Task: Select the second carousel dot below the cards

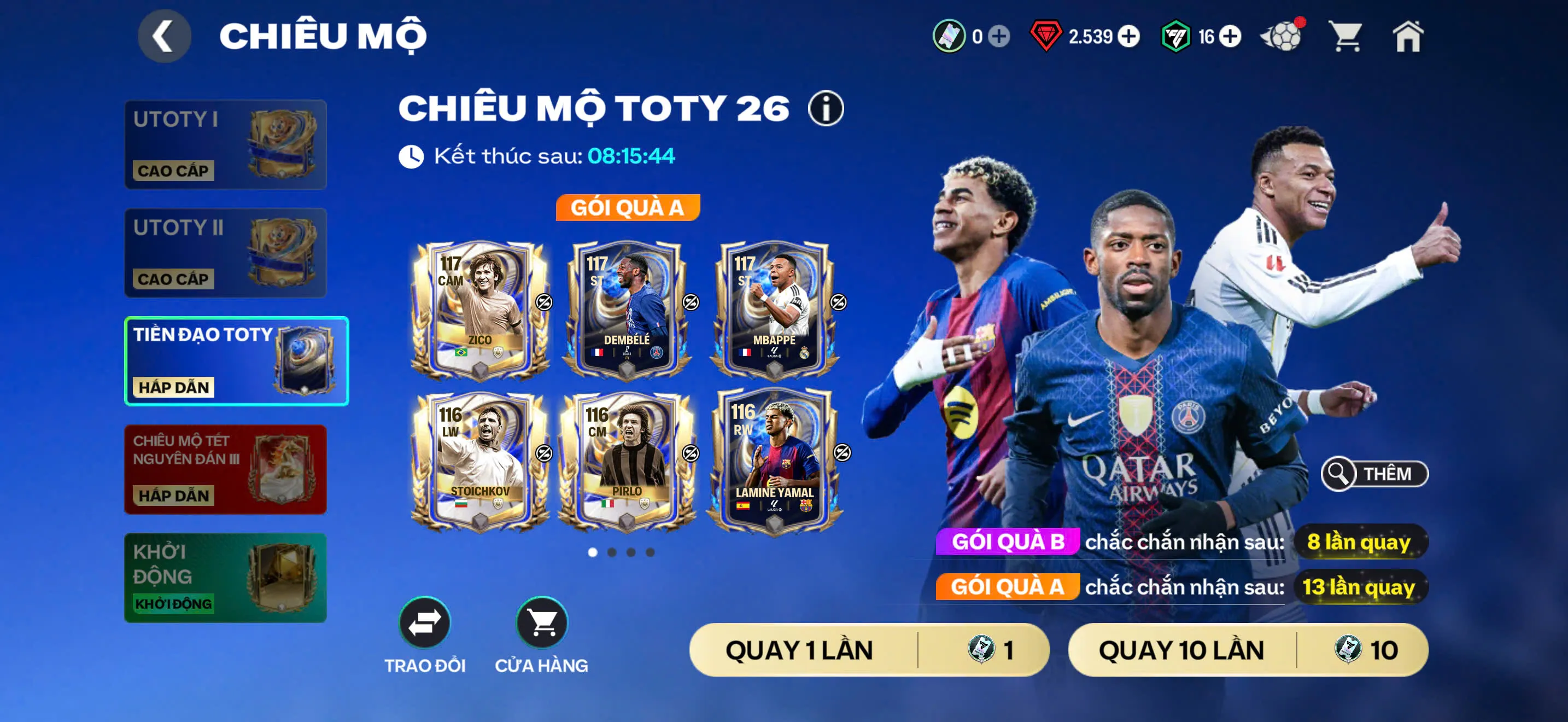Action: 612,553
